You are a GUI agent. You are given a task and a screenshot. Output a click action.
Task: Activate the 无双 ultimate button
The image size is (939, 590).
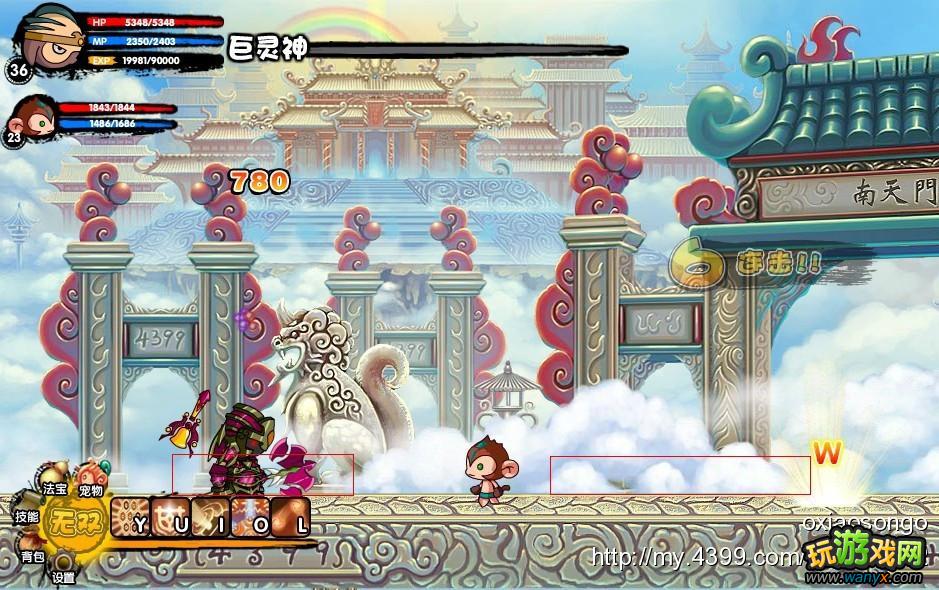click(x=74, y=521)
